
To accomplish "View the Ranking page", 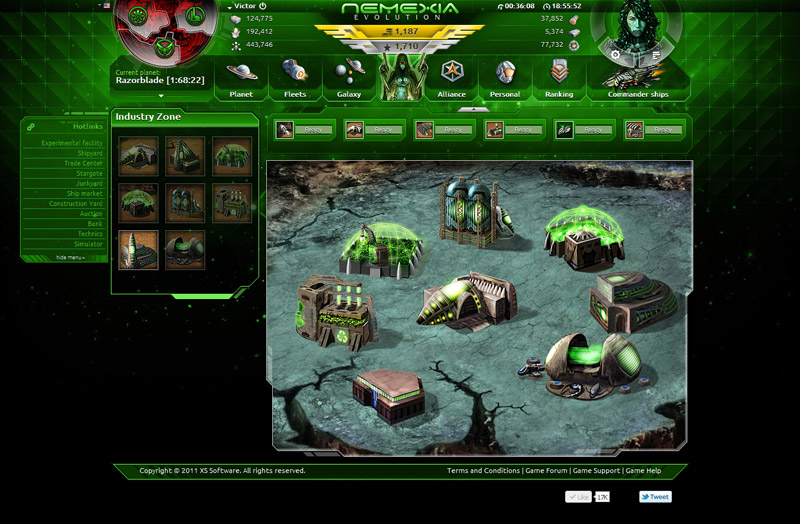I will click(559, 78).
